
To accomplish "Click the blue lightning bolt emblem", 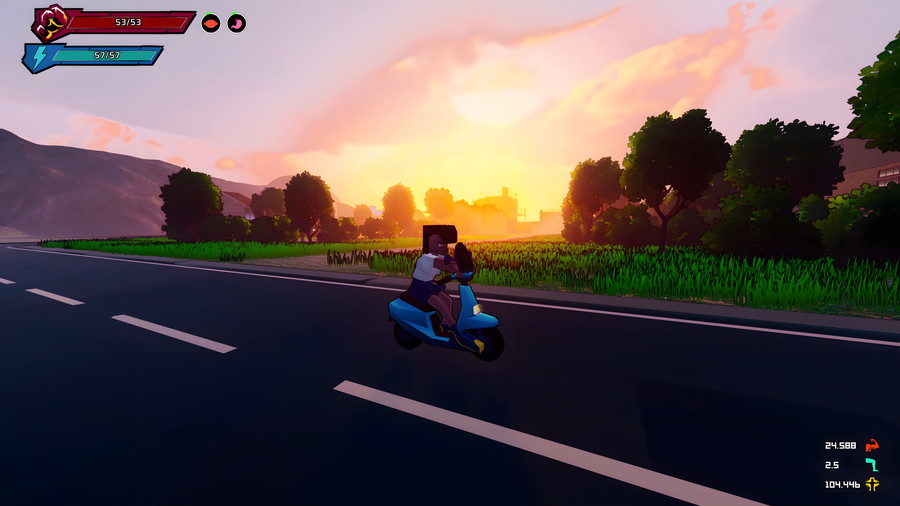I will point(39,57).
